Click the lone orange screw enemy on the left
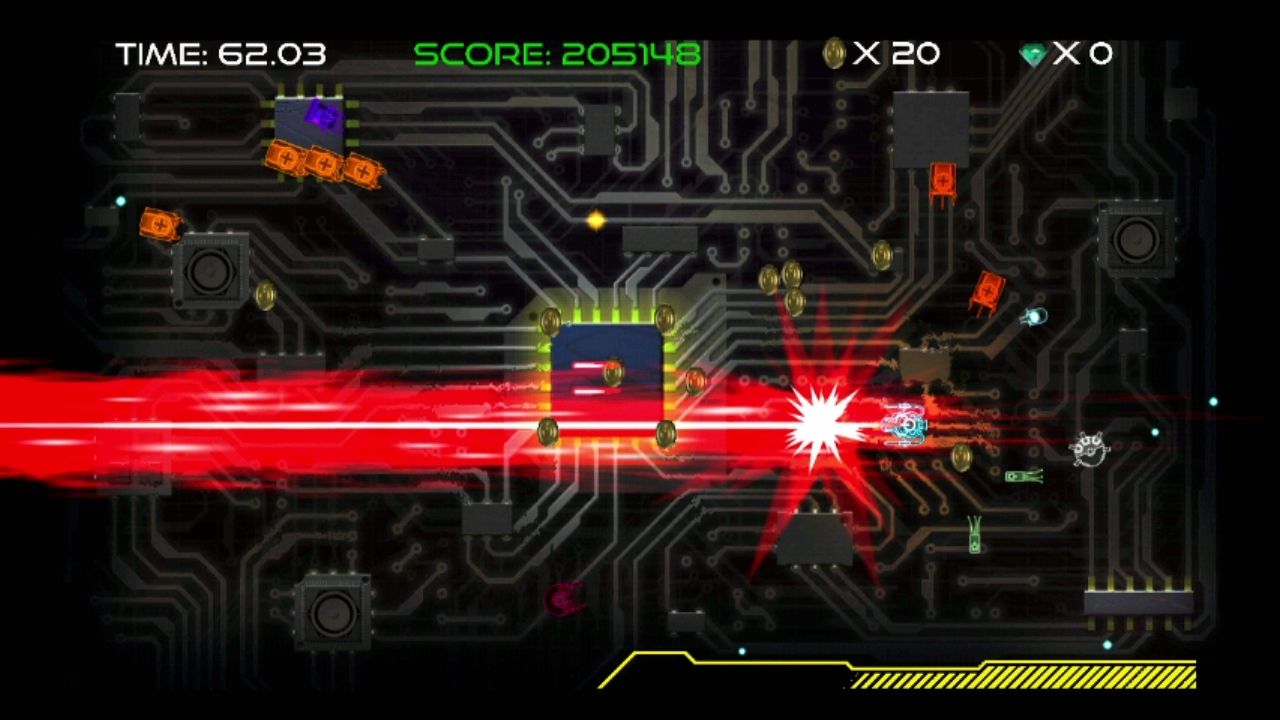The image size is (1280, 720). [x=159, y=225]
